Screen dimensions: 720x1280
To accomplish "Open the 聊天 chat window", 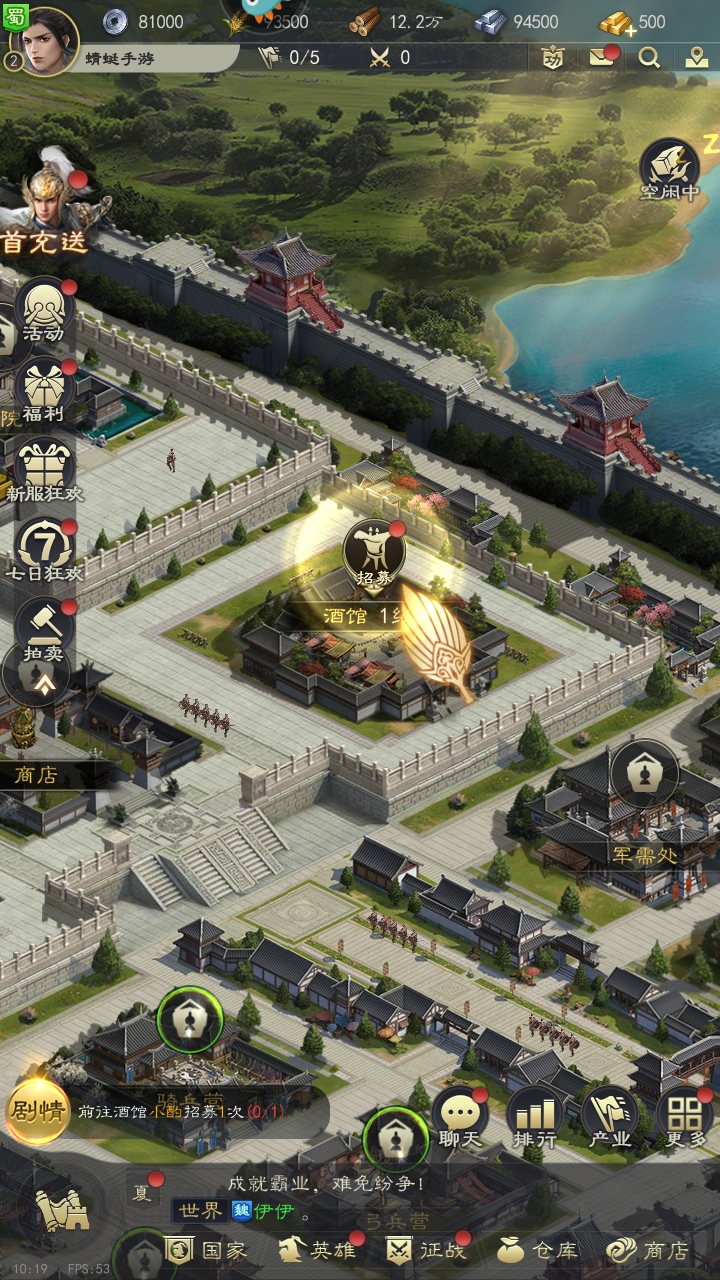I will pyautogui.click(x=461, y=1118).
